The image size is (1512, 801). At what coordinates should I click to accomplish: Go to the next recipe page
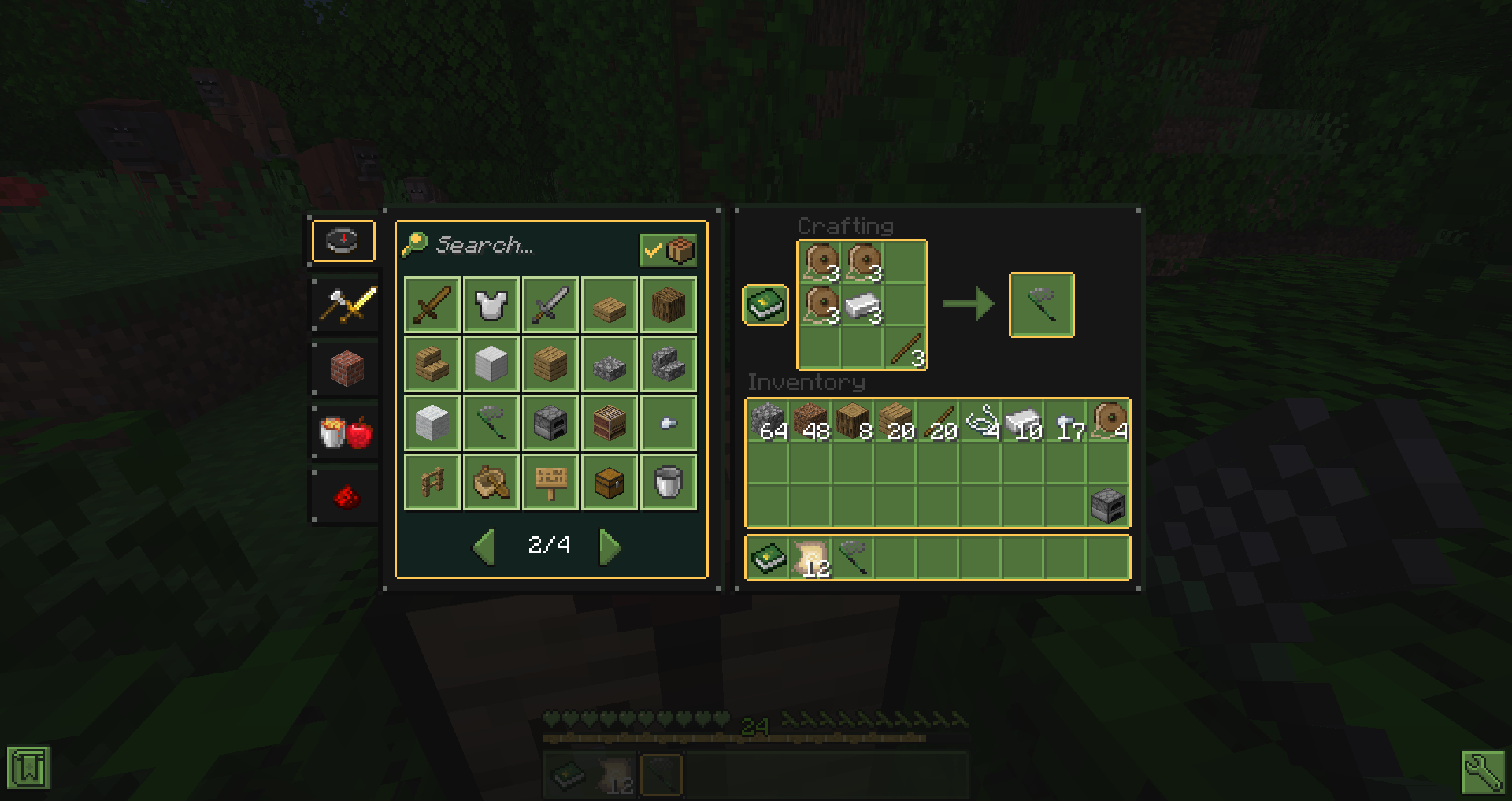(x=610, y=547)
